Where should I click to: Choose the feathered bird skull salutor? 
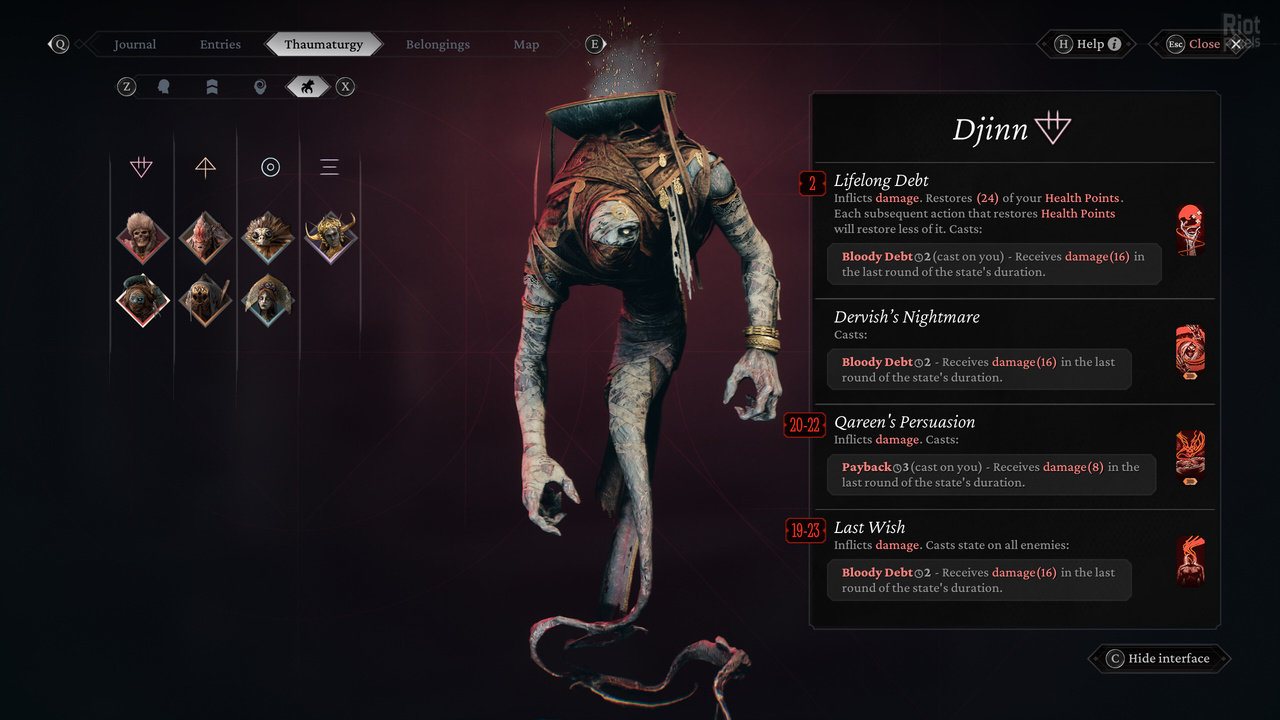[x=268, y=237]
